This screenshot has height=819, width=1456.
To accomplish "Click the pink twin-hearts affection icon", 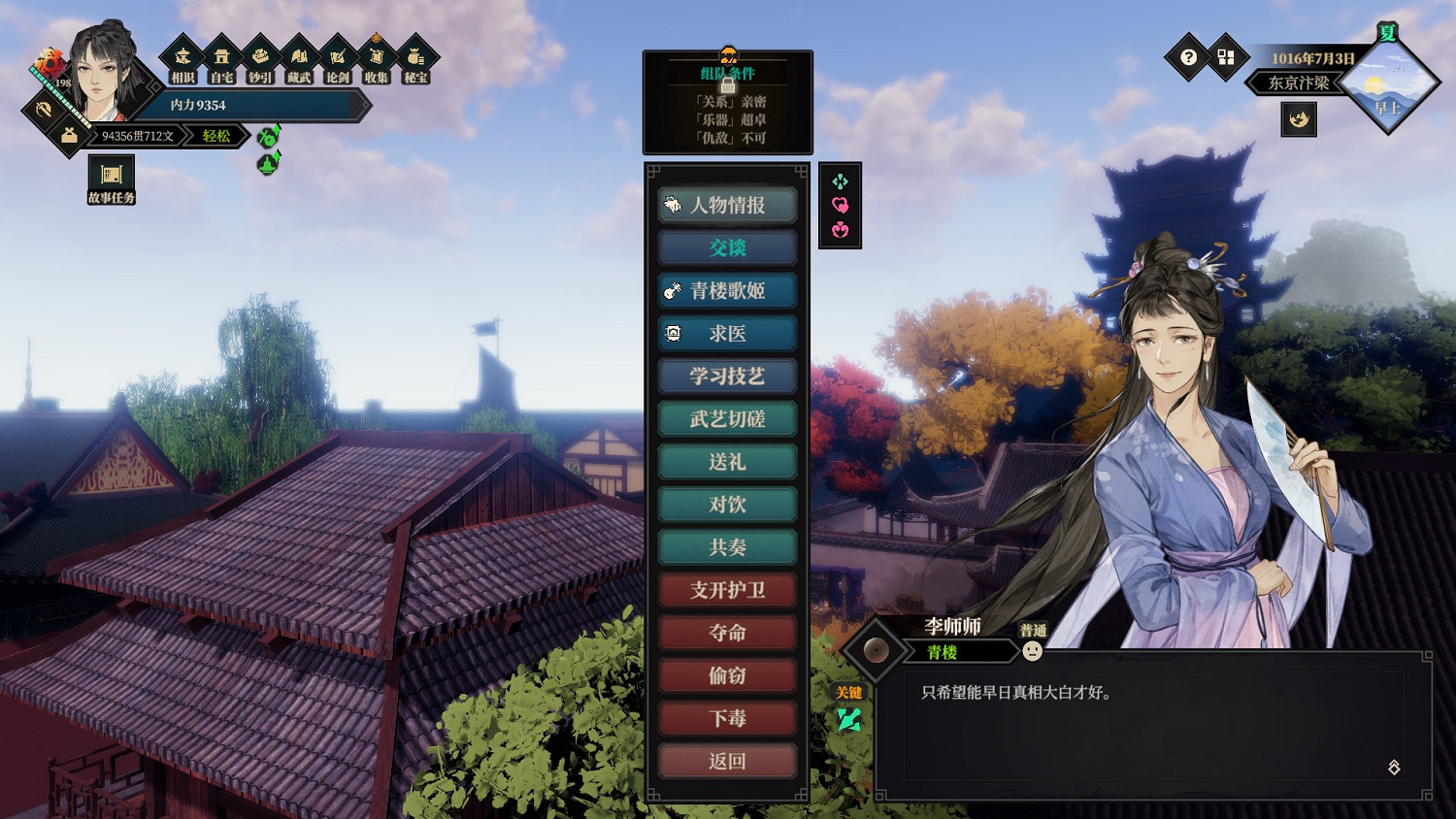I will click(x=840, y=206).
